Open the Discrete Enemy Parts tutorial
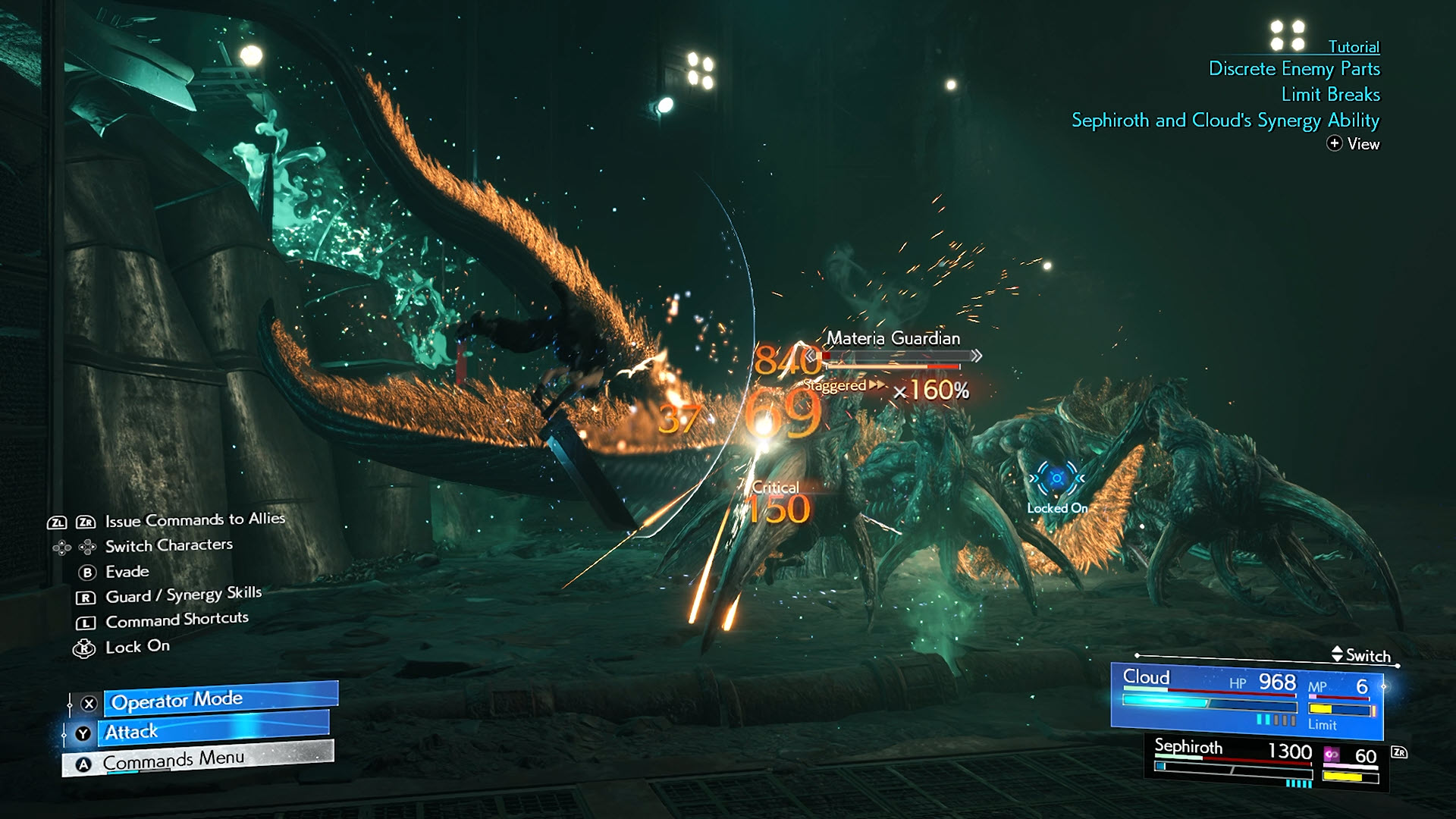Viewport: 1456px width, 819px height. pos(1294,69)
